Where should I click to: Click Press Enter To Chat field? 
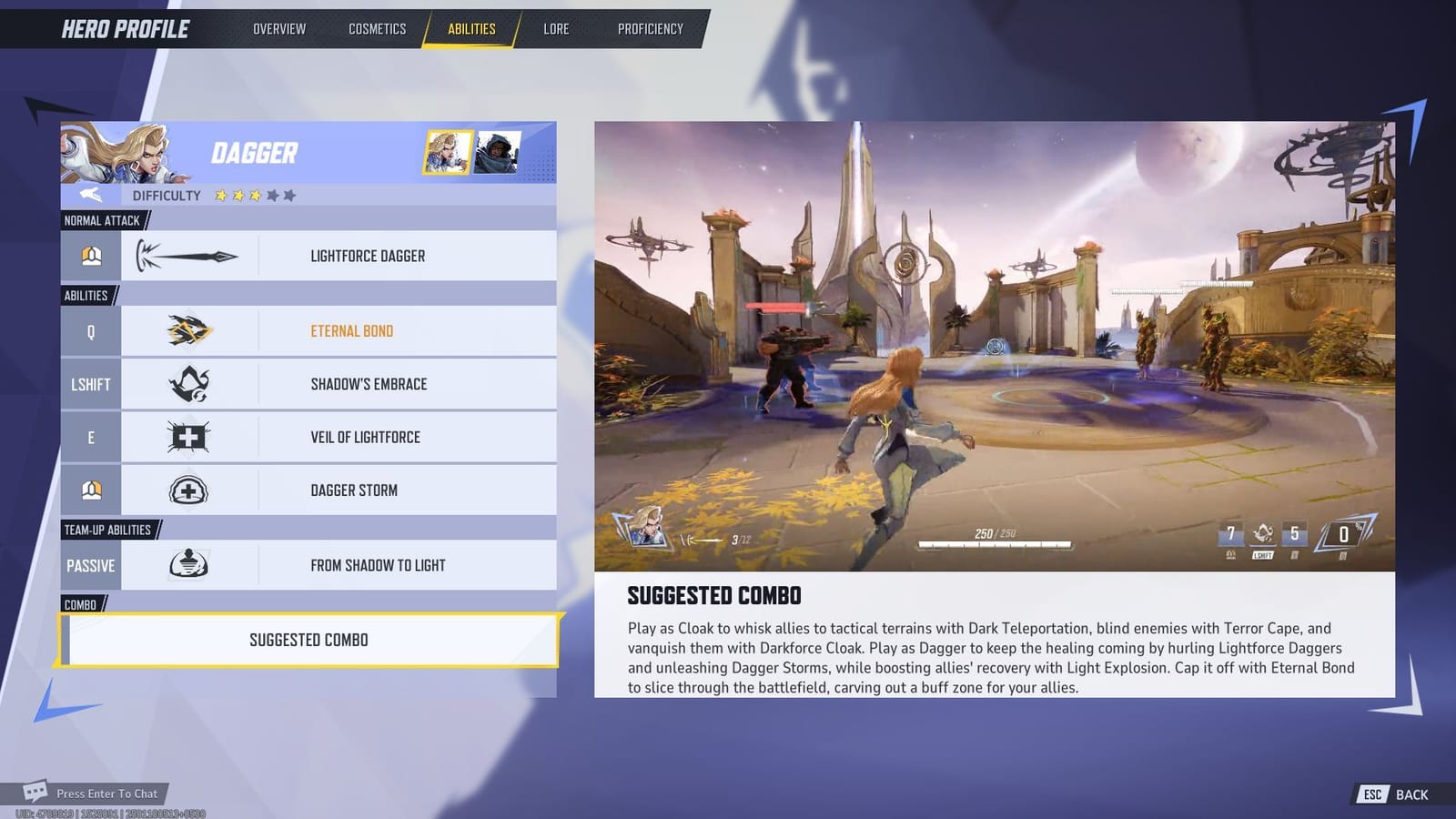(106, 793)
